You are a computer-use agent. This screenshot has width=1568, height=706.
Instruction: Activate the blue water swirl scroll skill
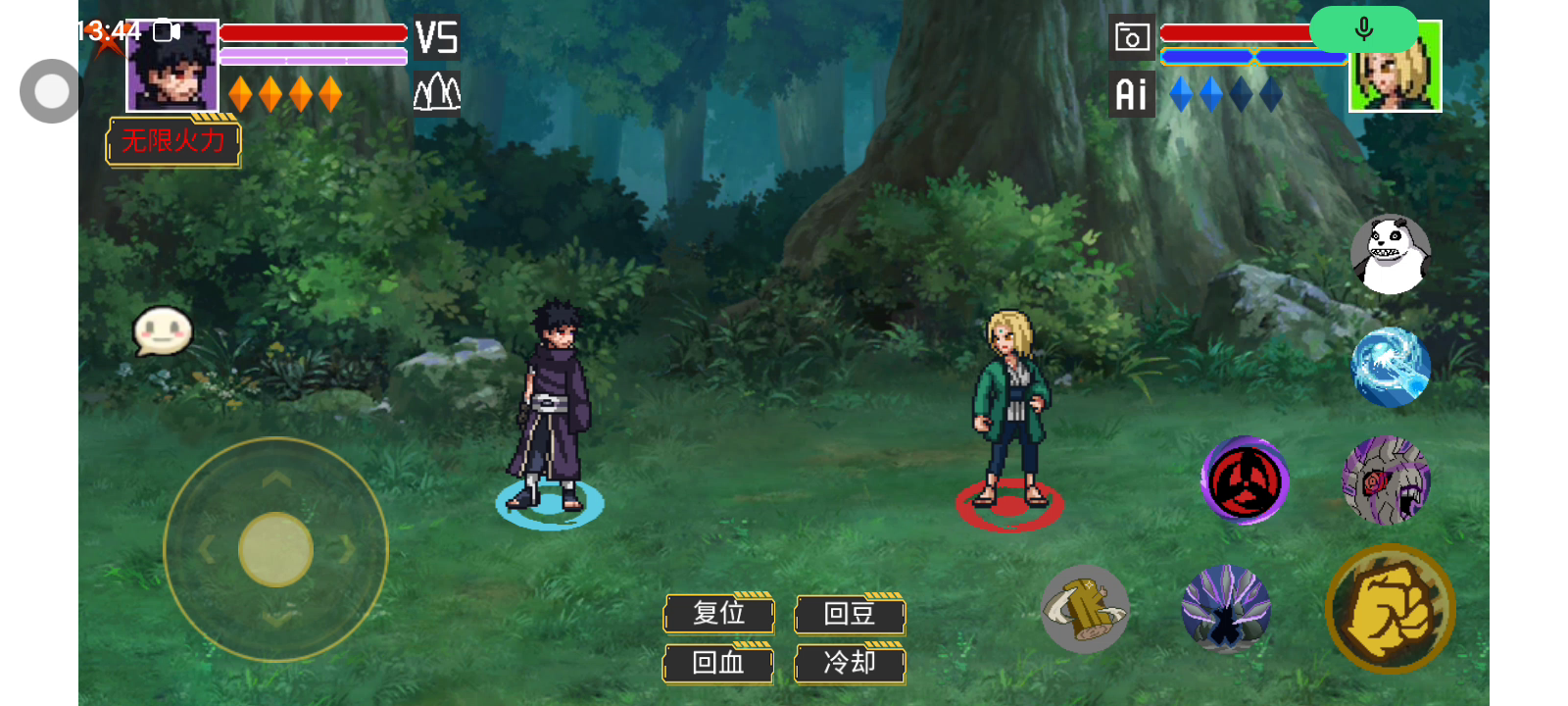pyautogui.click(x=1390, y=367)
